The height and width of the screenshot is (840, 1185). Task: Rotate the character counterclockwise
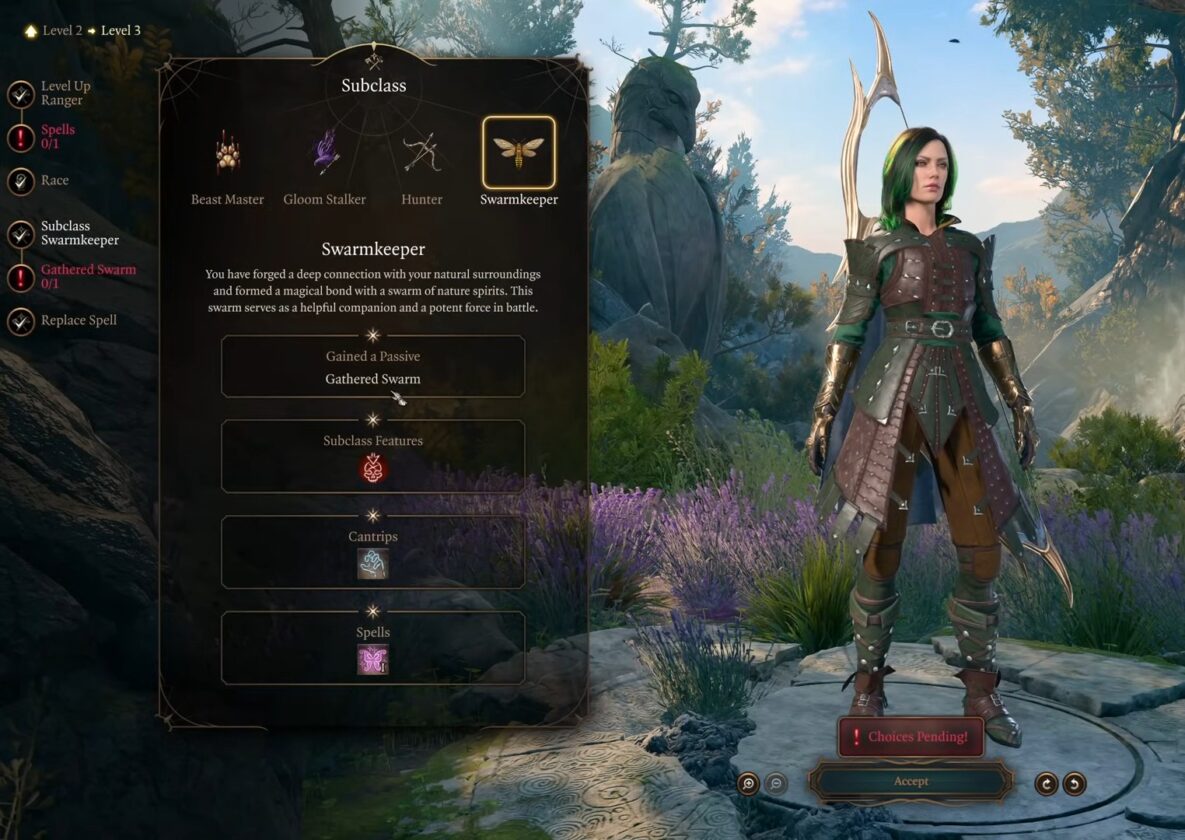coord(1074,783)
